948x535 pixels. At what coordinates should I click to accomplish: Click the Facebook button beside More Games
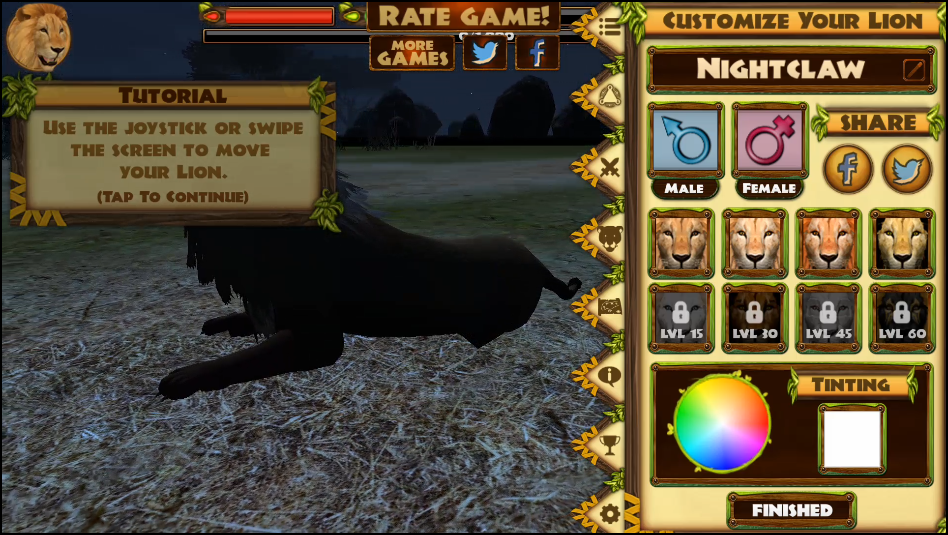coord(537,52)
